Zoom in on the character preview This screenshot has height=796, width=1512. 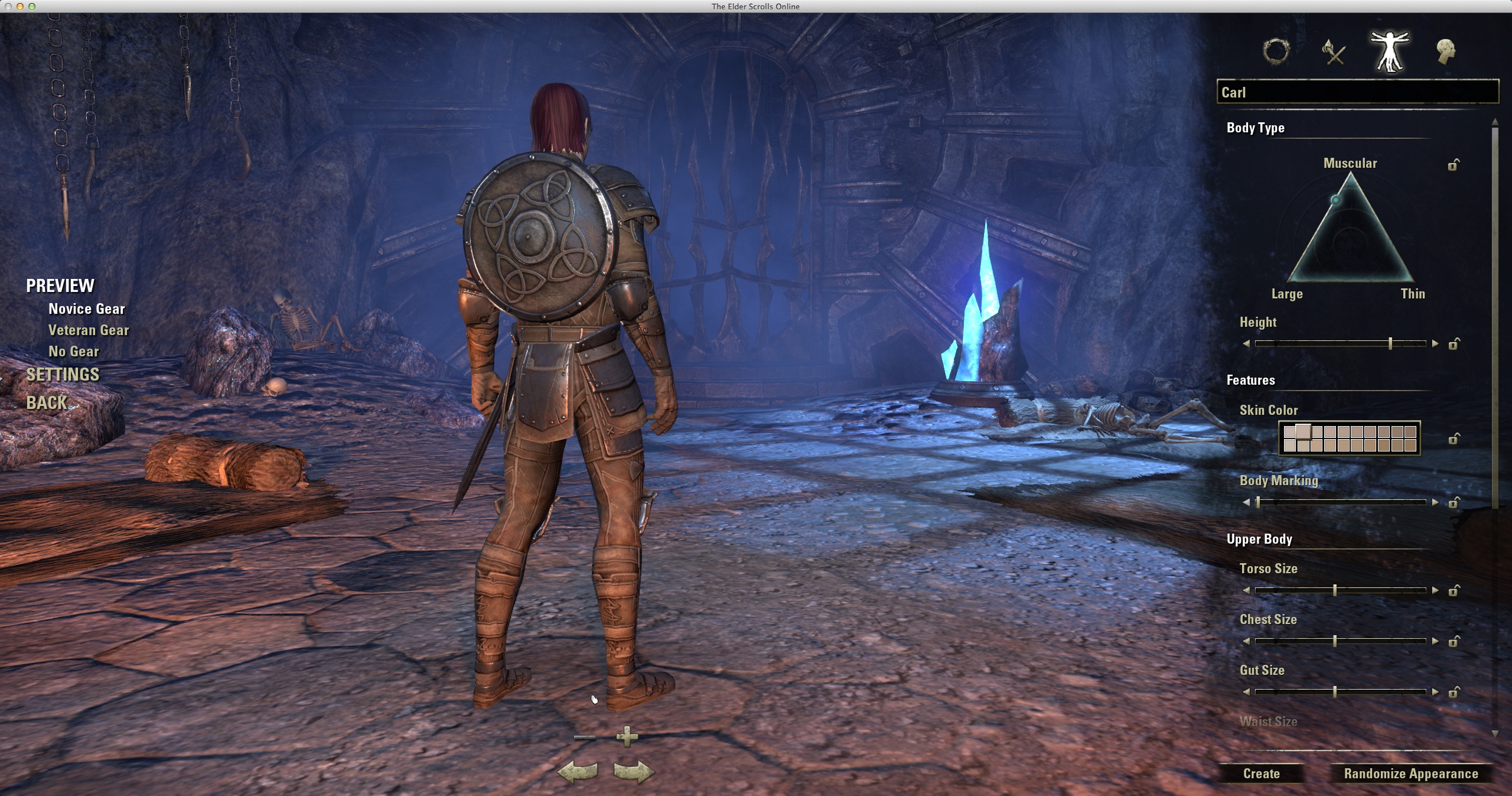tap(627, 737)
